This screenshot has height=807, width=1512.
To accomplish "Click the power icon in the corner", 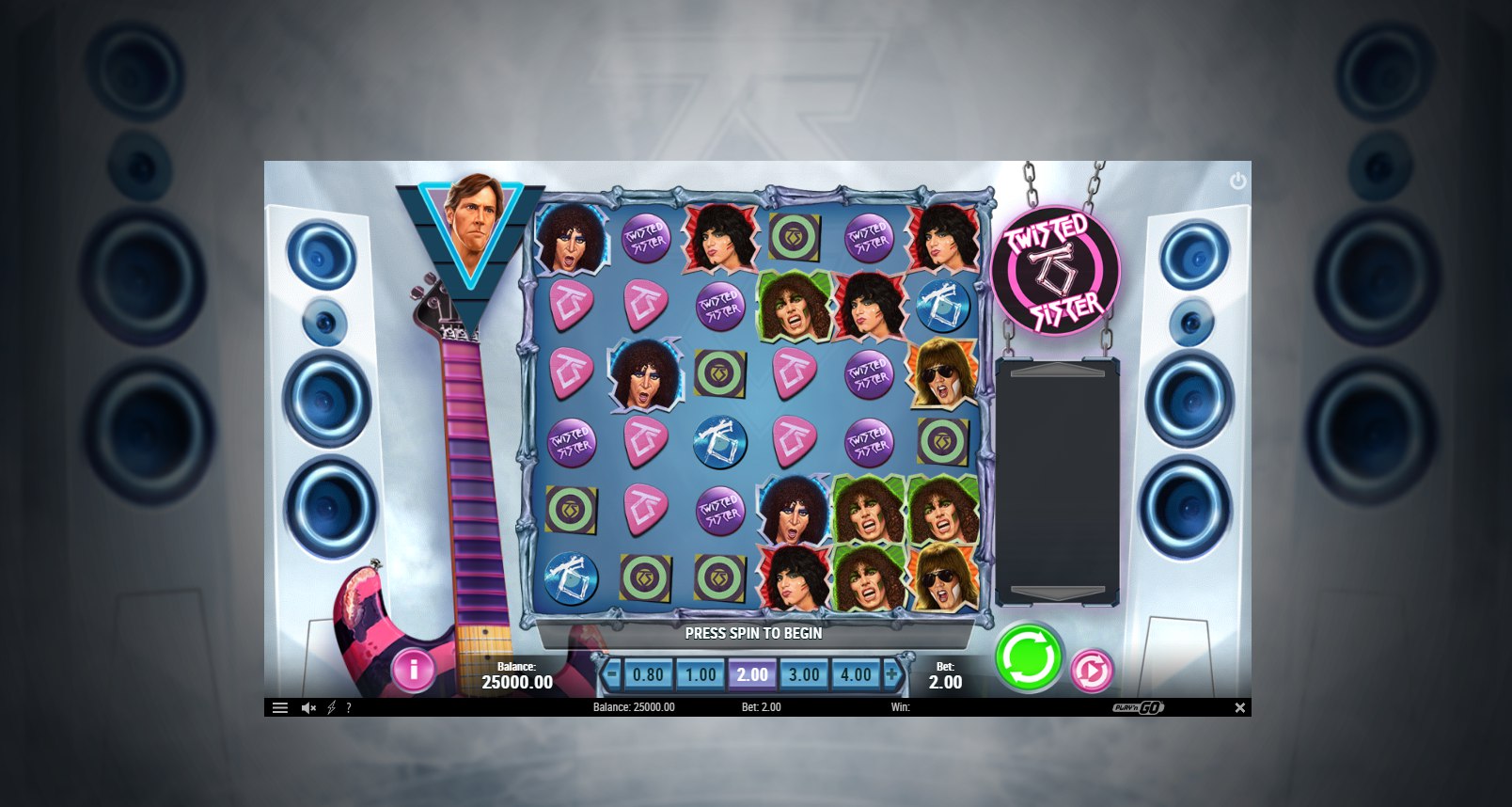I will [1237, 181].
